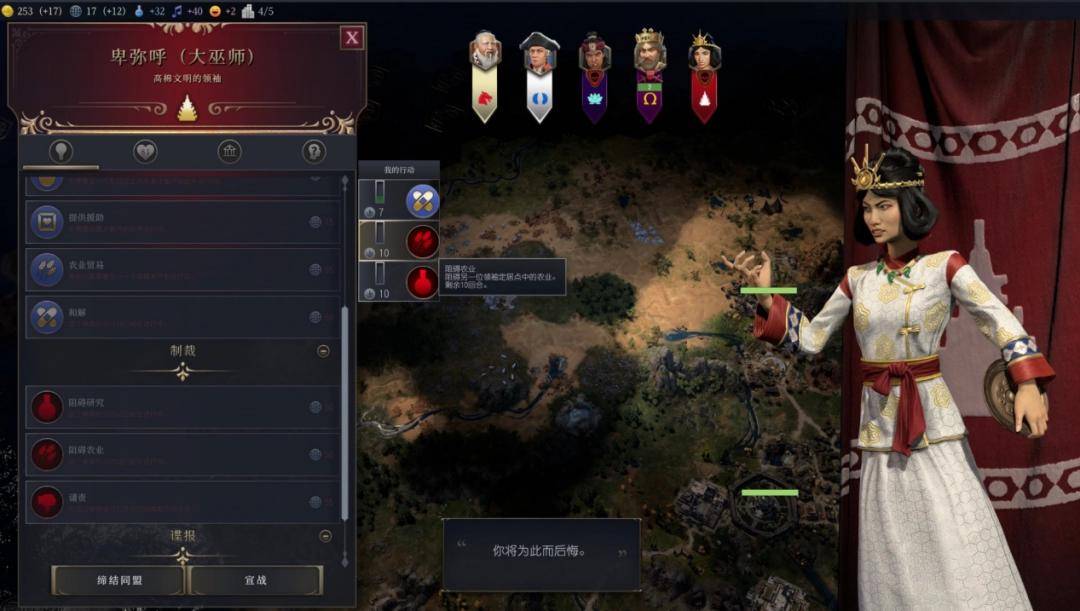Propose an alliance with 缔结同盟 button
Viewport: 1080px width, 611px height.
[x=118, y=580]
